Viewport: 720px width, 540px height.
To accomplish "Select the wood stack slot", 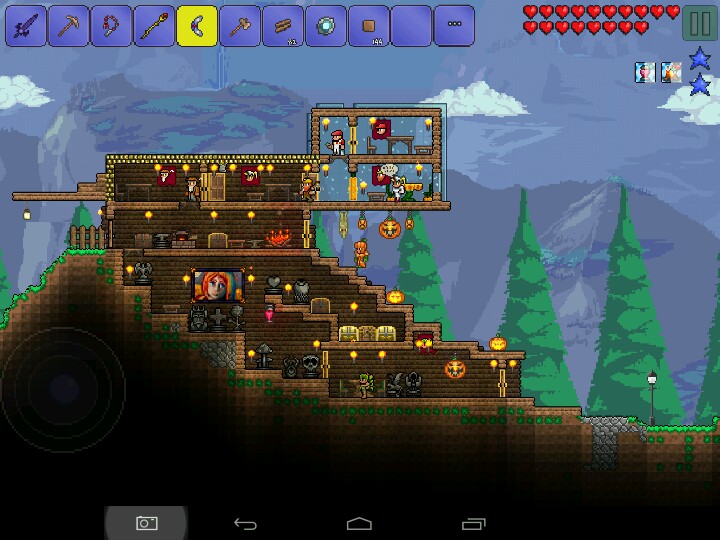I will [x=283, y=26].
